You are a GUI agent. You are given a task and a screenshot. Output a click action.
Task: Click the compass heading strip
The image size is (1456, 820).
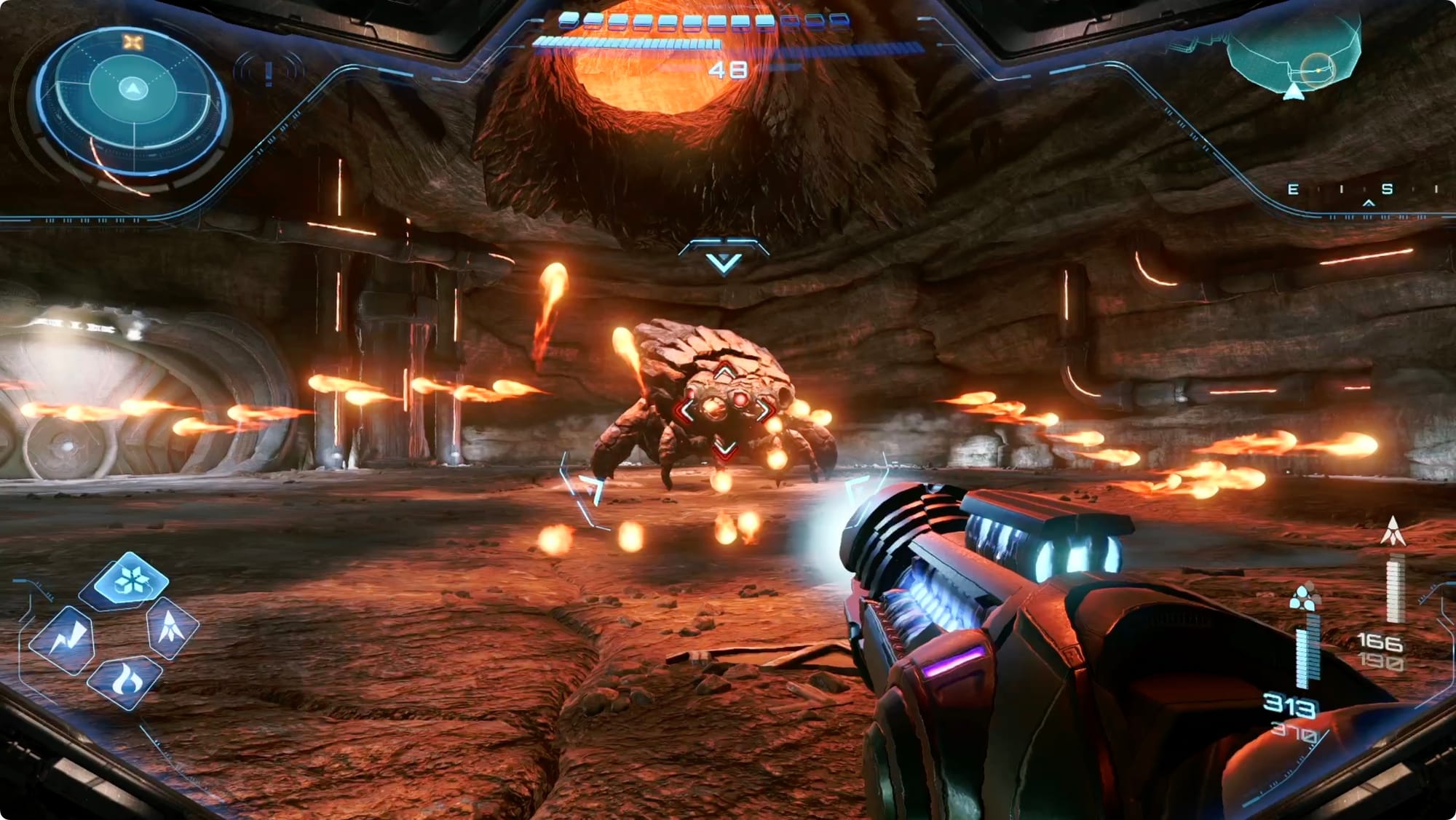tap(1363, 191)
